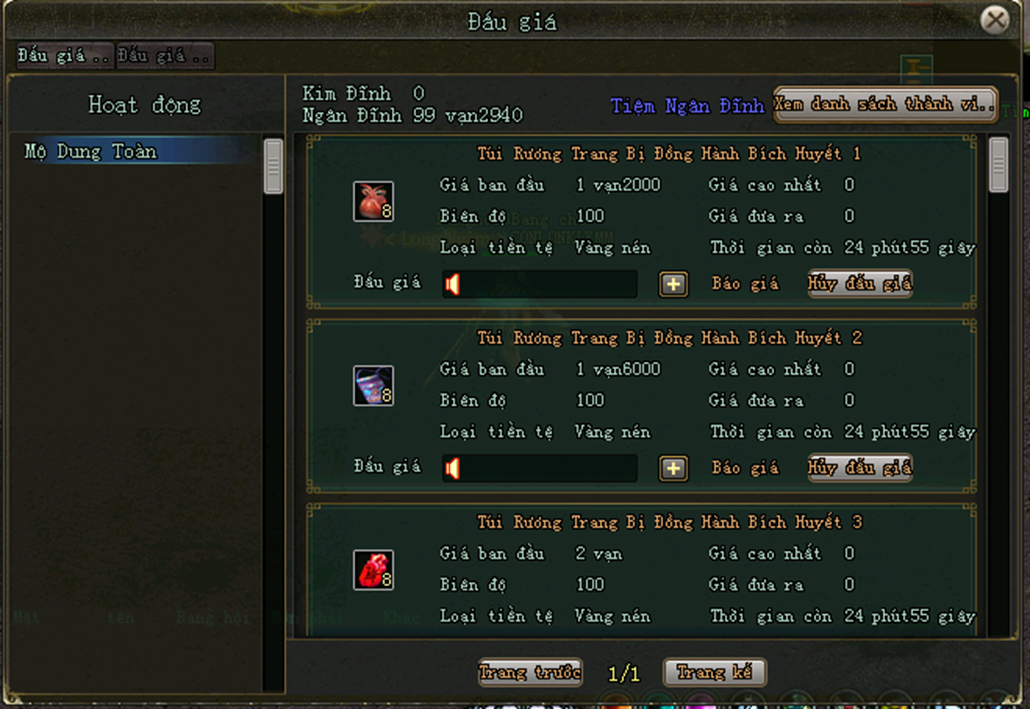Viewport: 1030px width, 709px height.
Task: Open the Tiệm Ngân Đĩnh shop link
Action: (x=687, y=105)
